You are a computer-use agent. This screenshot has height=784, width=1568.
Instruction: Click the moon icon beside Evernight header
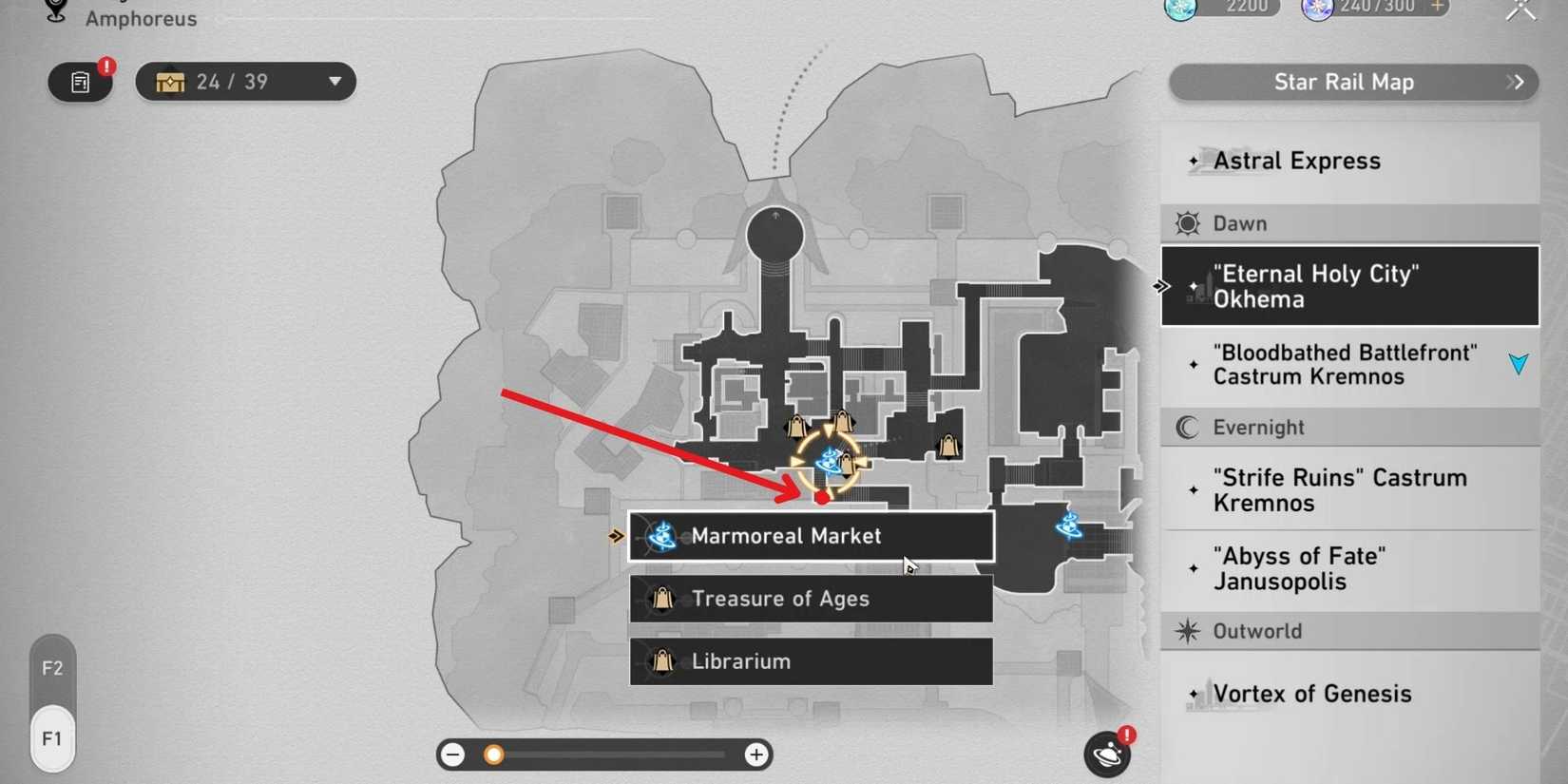1185,428
